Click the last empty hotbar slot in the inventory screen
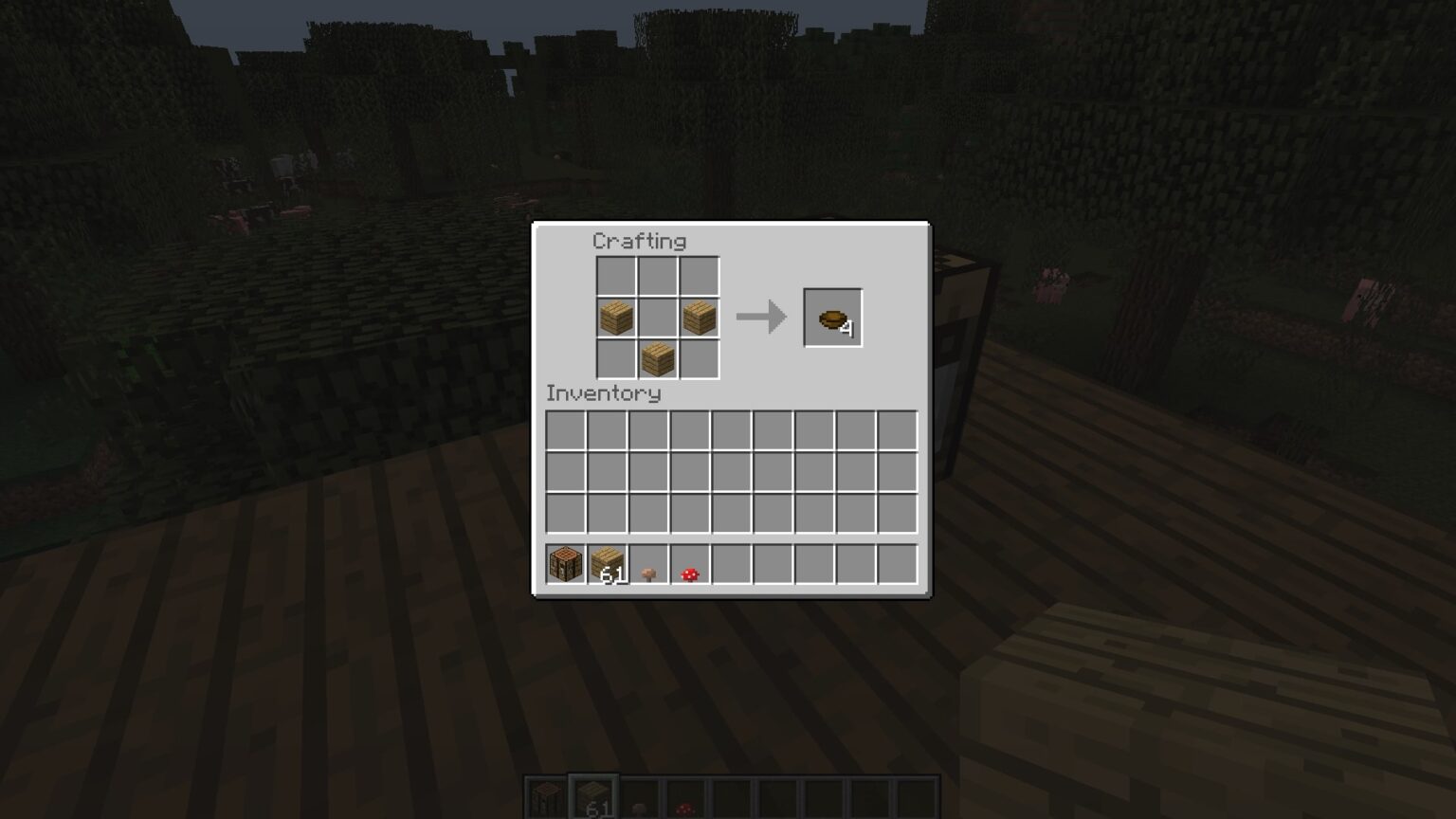Viewport: 1456px width, 819px height. pyautogui.click(x=896, y=565)
